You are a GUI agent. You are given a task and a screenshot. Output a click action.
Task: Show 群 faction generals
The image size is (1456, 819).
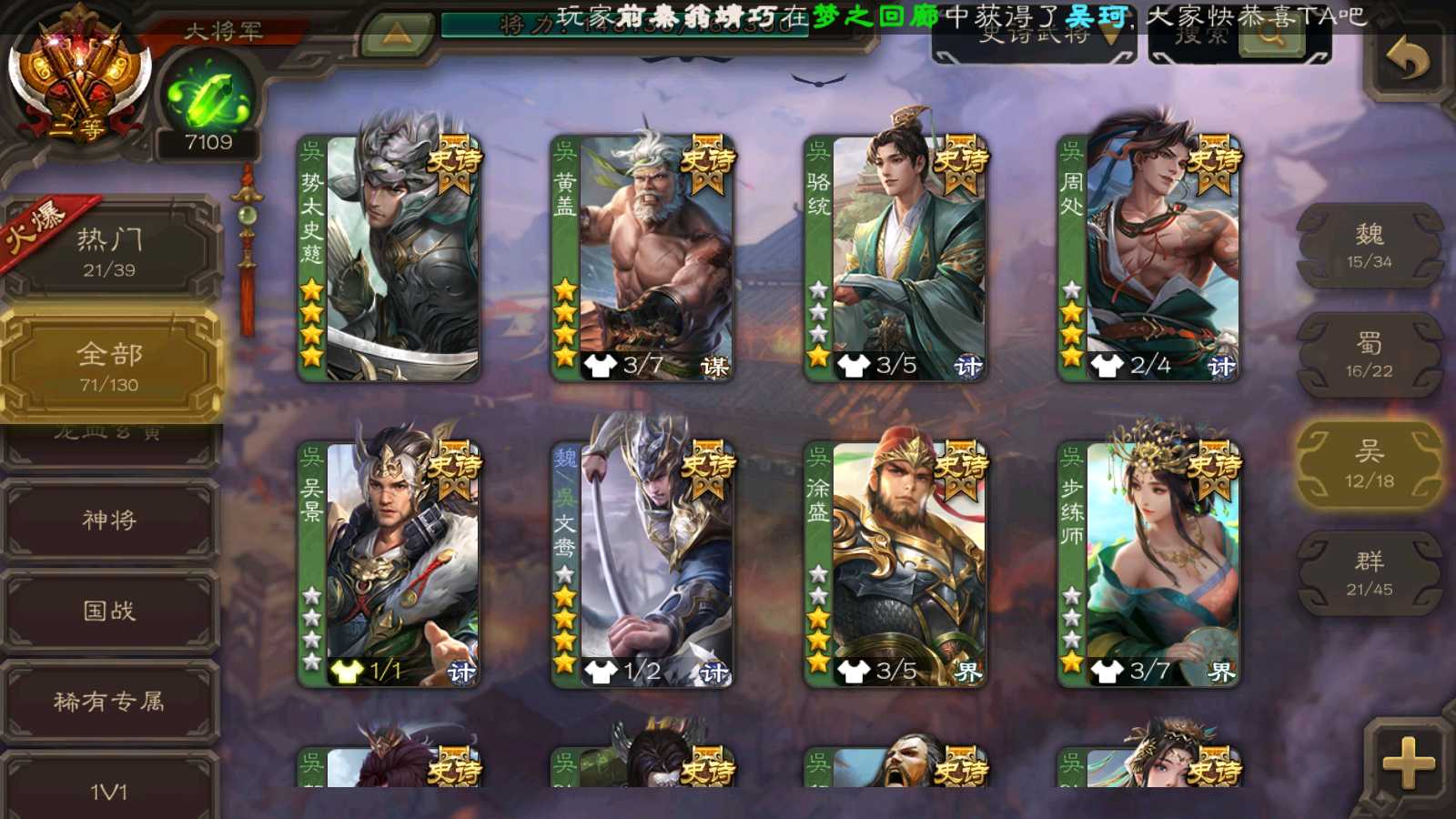point(1369,573)
